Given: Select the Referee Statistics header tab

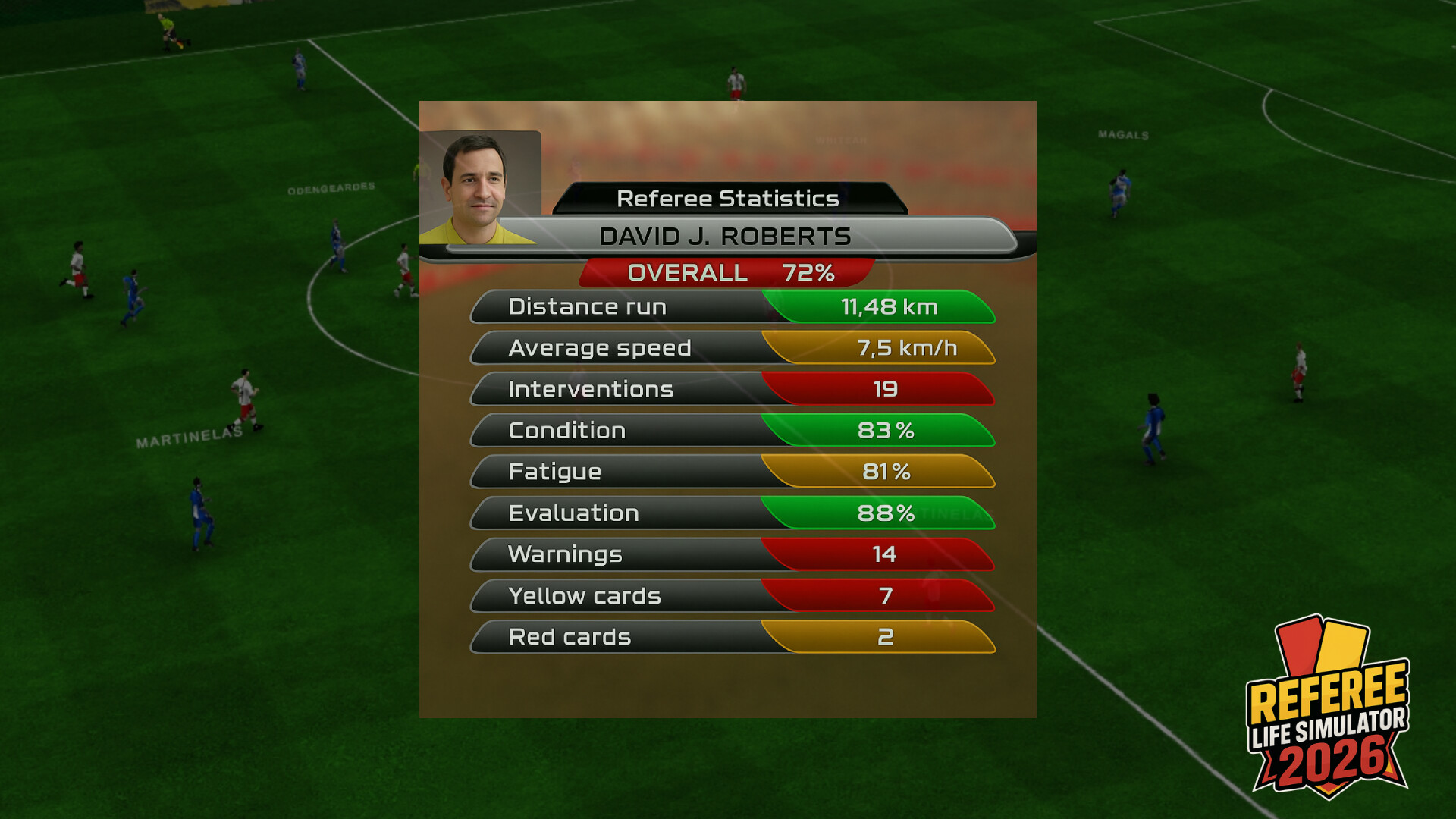Looking at the screenshot, I should 728,198.
